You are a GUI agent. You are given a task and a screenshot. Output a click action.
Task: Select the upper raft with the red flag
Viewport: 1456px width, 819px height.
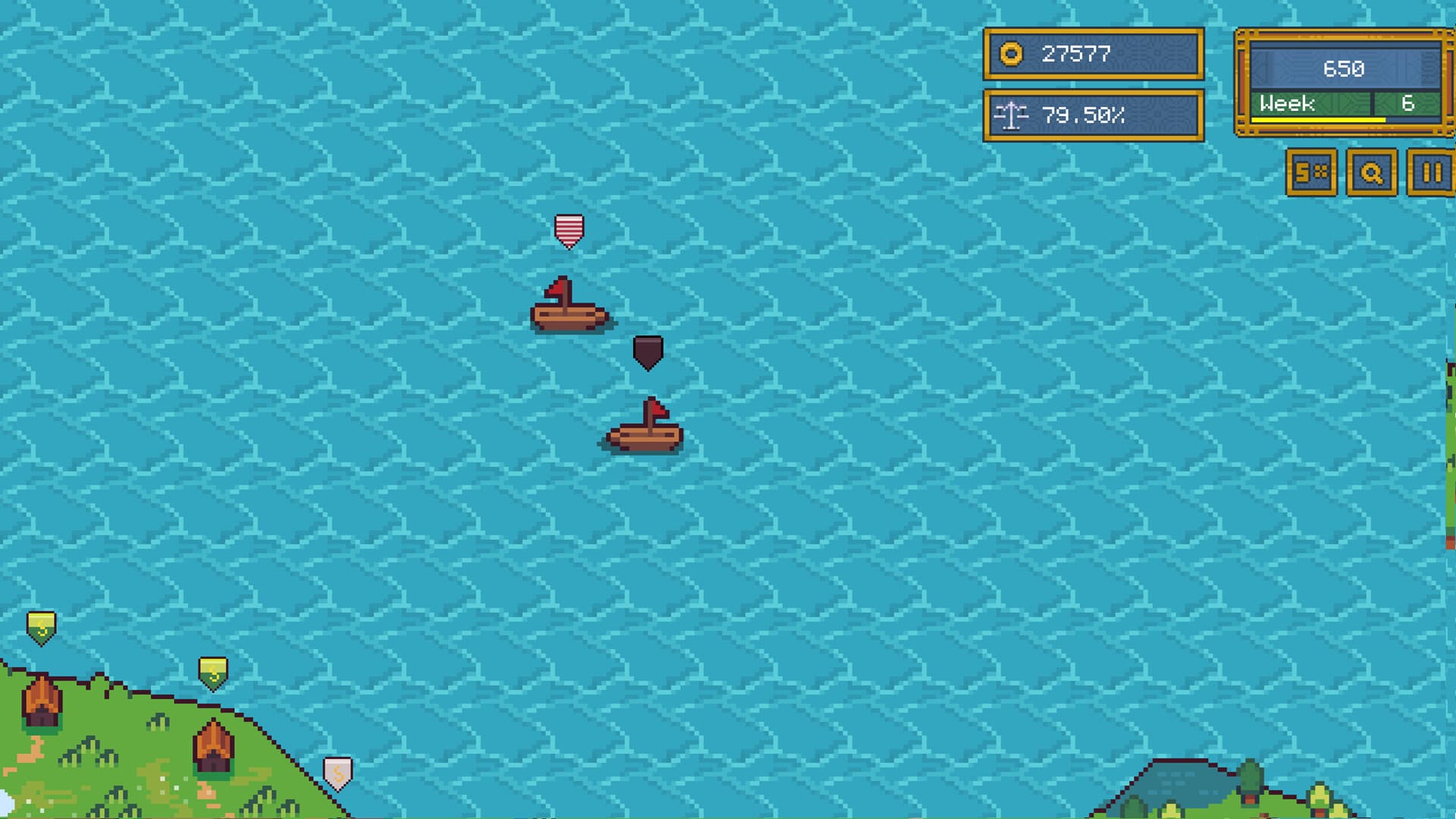[567, 315]
